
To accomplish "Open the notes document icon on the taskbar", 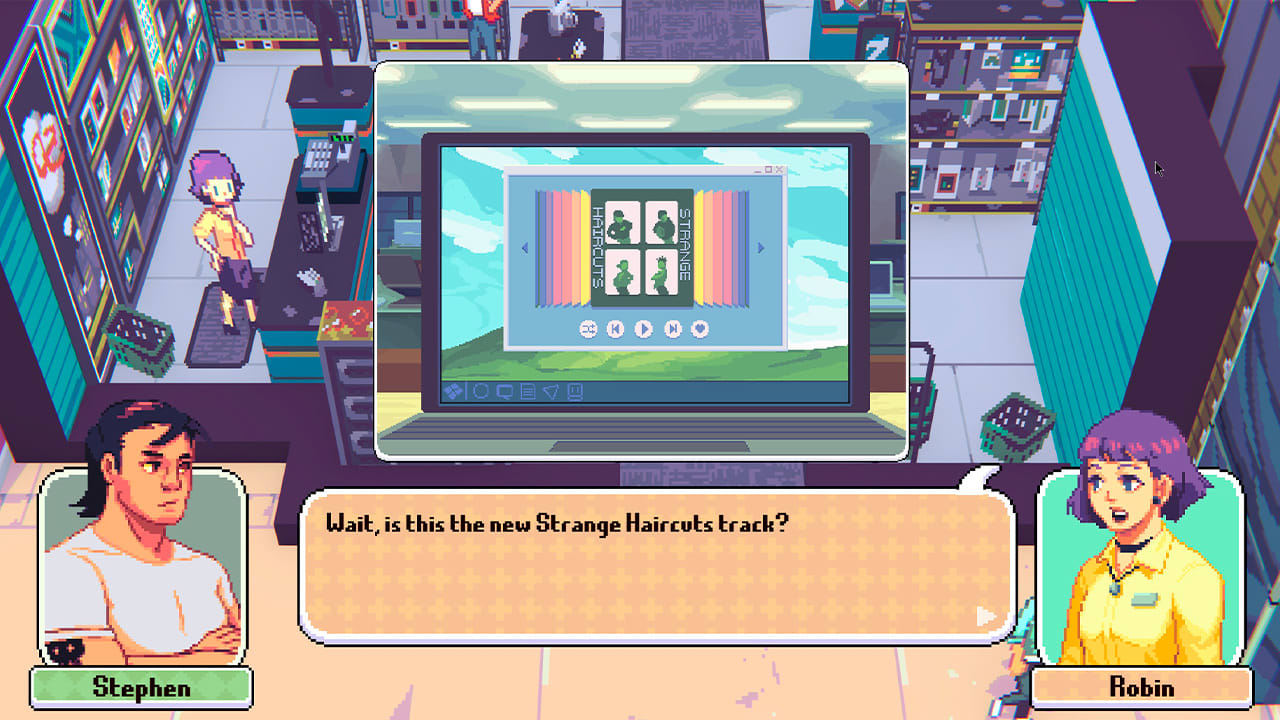I will point(526,391).
